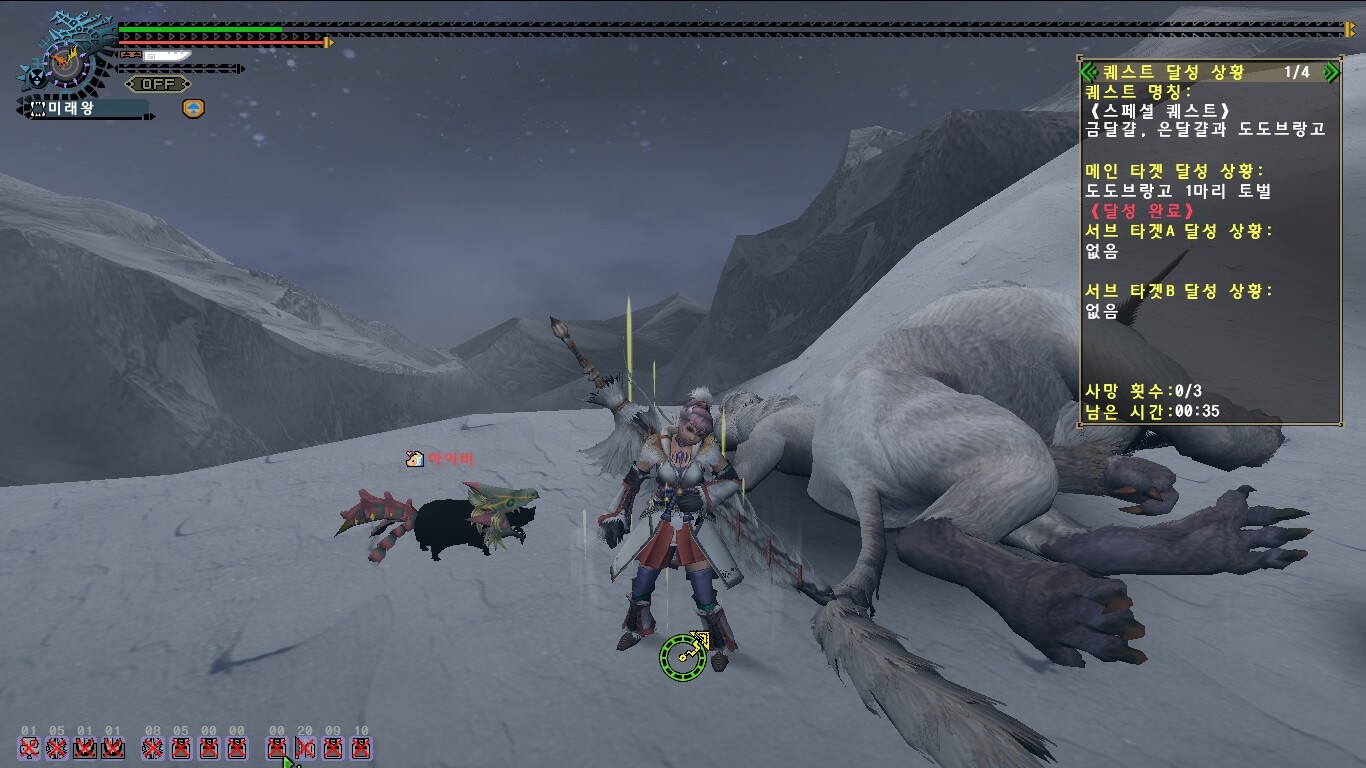Toggle the OFF switch under the stamina bar
The width and height of the screenshot is (1366, 768).
click(x=158, y=84)
